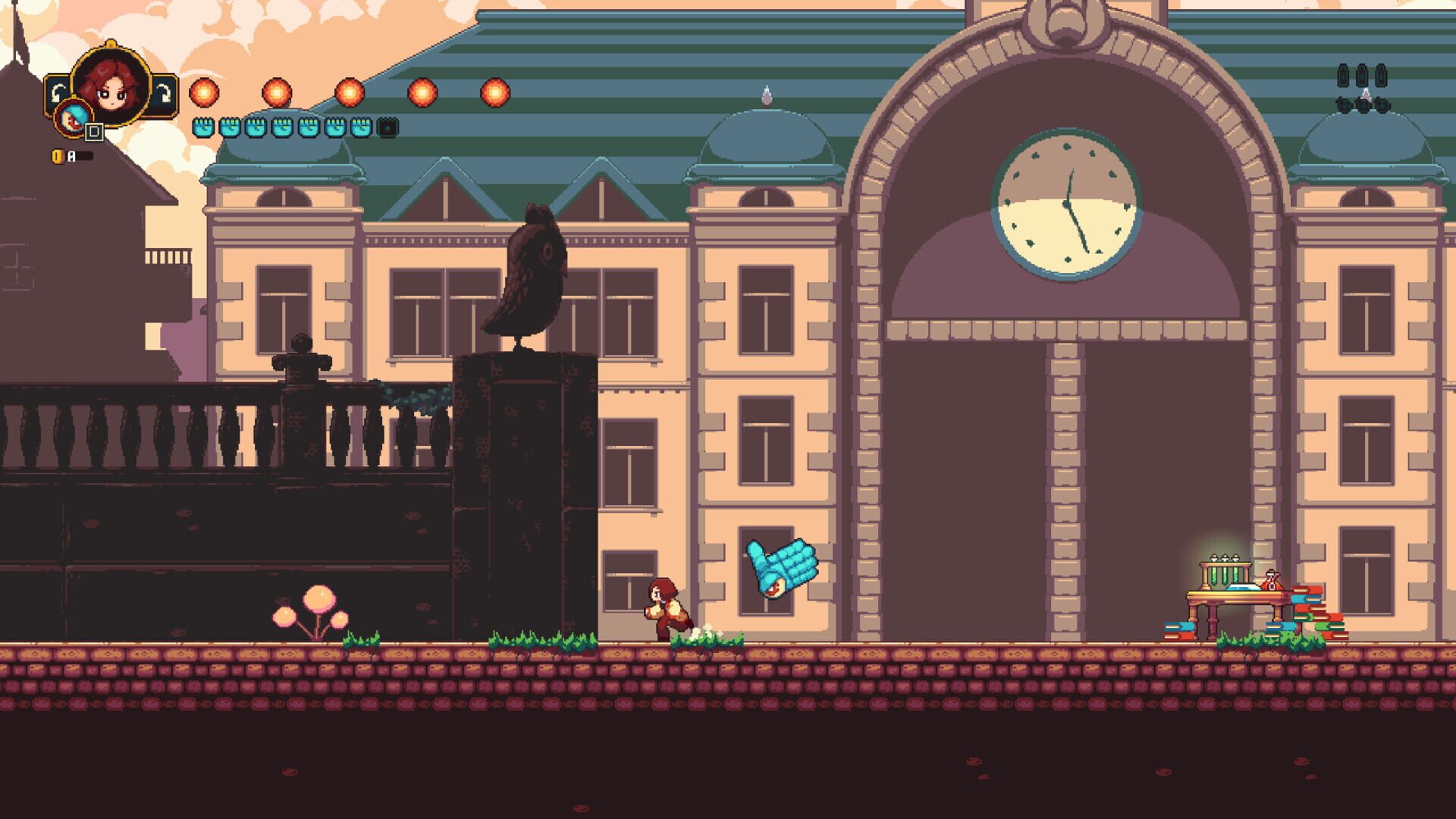The height and width of the screenshot is (819, 1456).
Task: Click the leftmost orange flame orb
Action: point(203,93)
